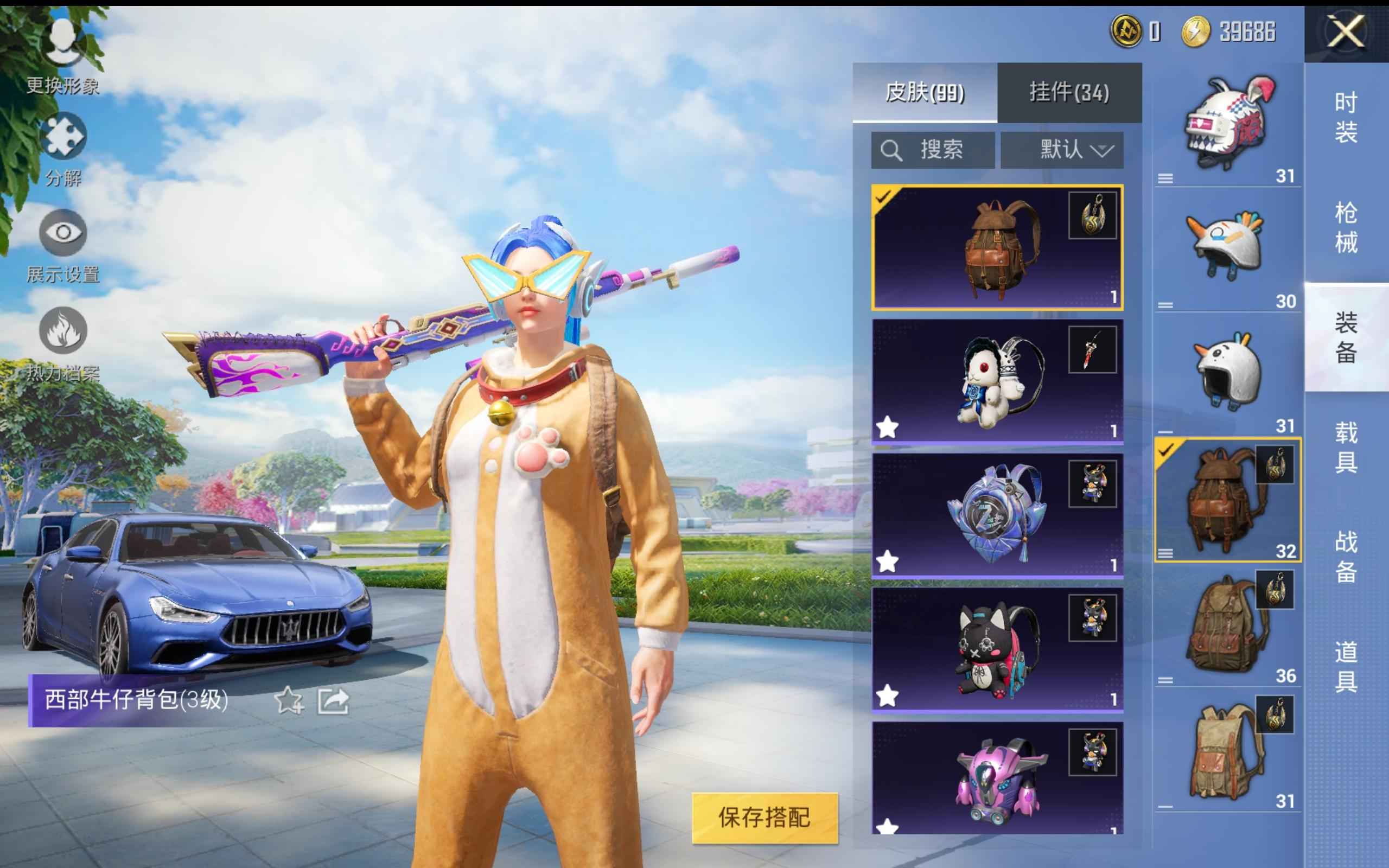Screen dimensions: 1389x868
Task: Go to the 载具 vehicles category
Action: pos(1346,448)
